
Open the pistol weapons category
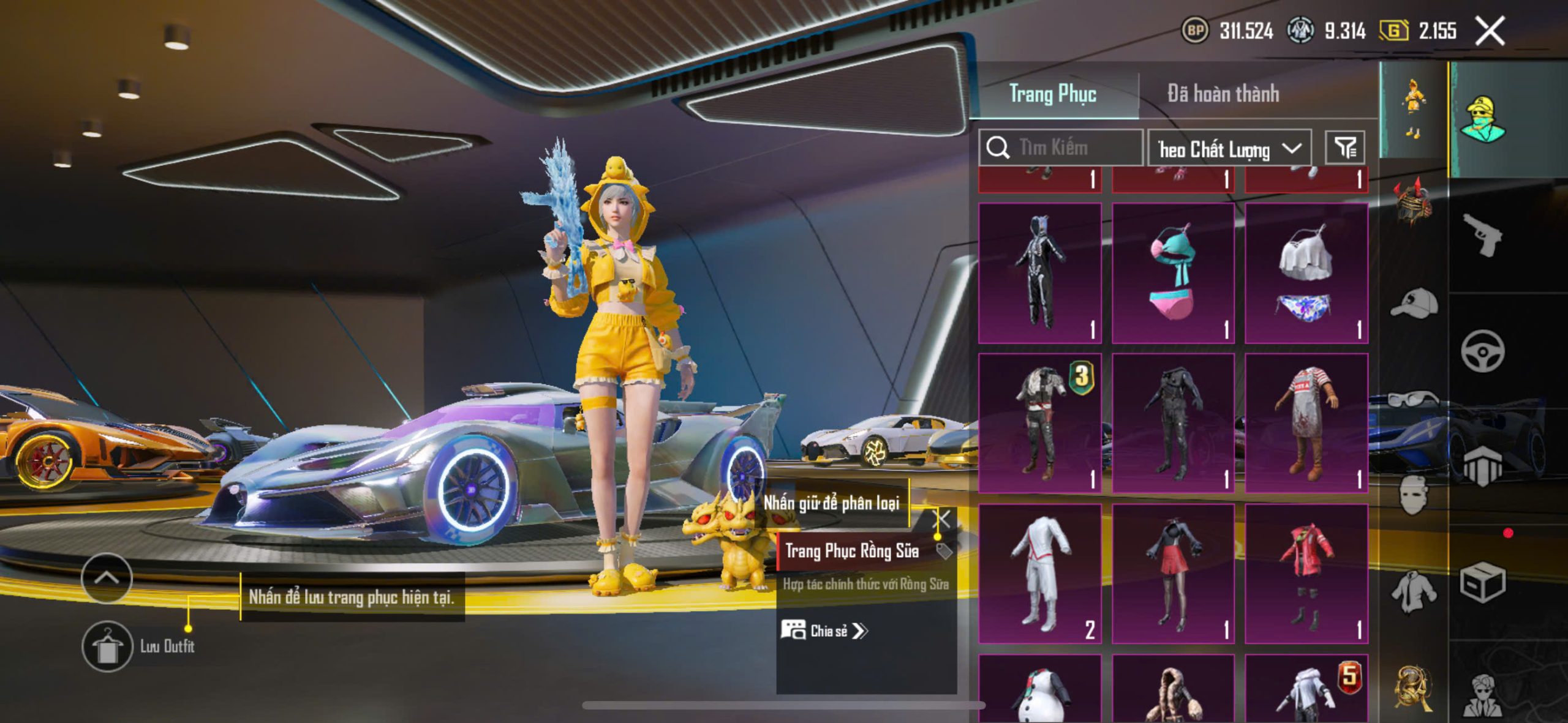coord(1482,234)
